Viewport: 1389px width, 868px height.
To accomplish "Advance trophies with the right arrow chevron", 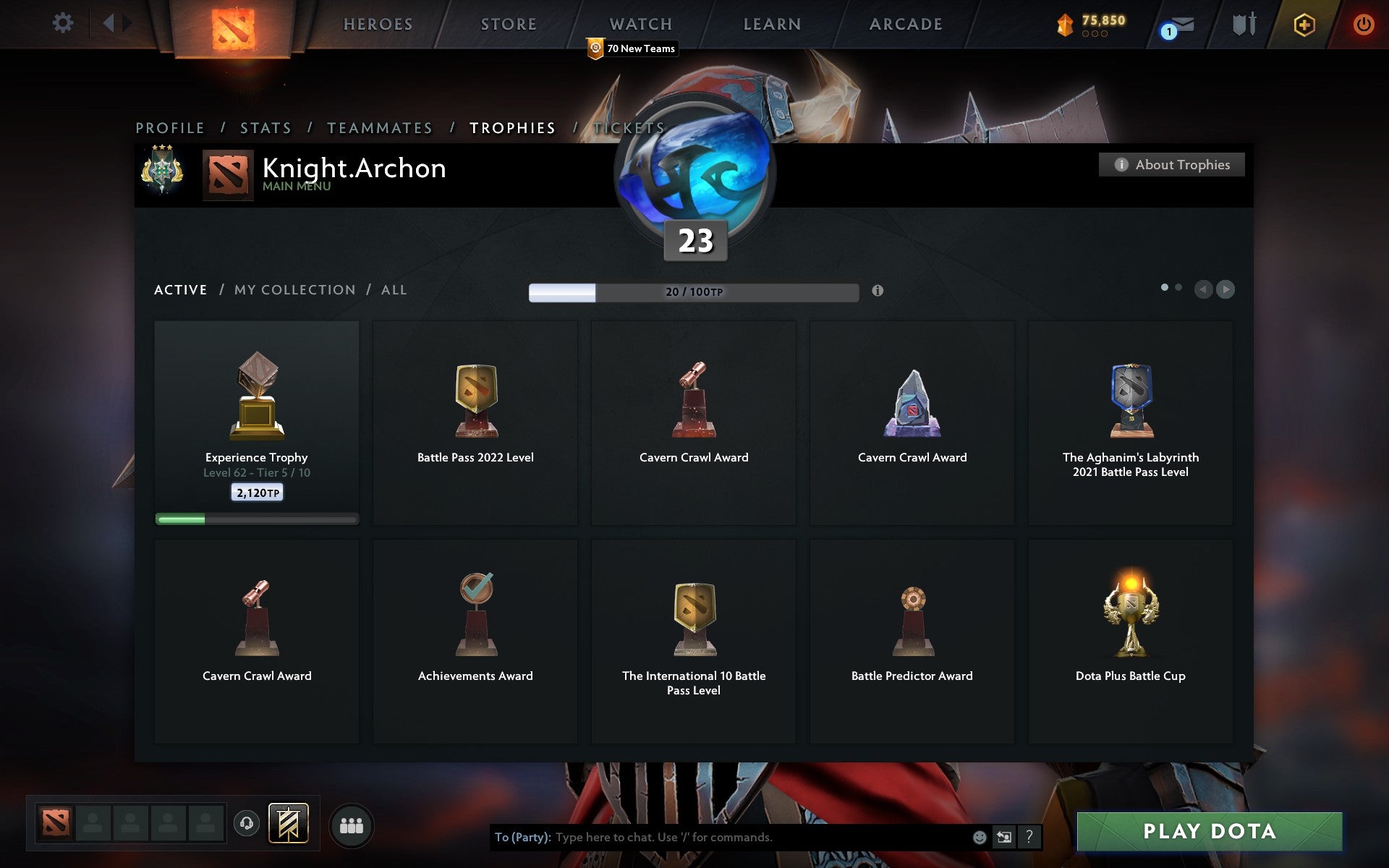I will pos(1226,289).
